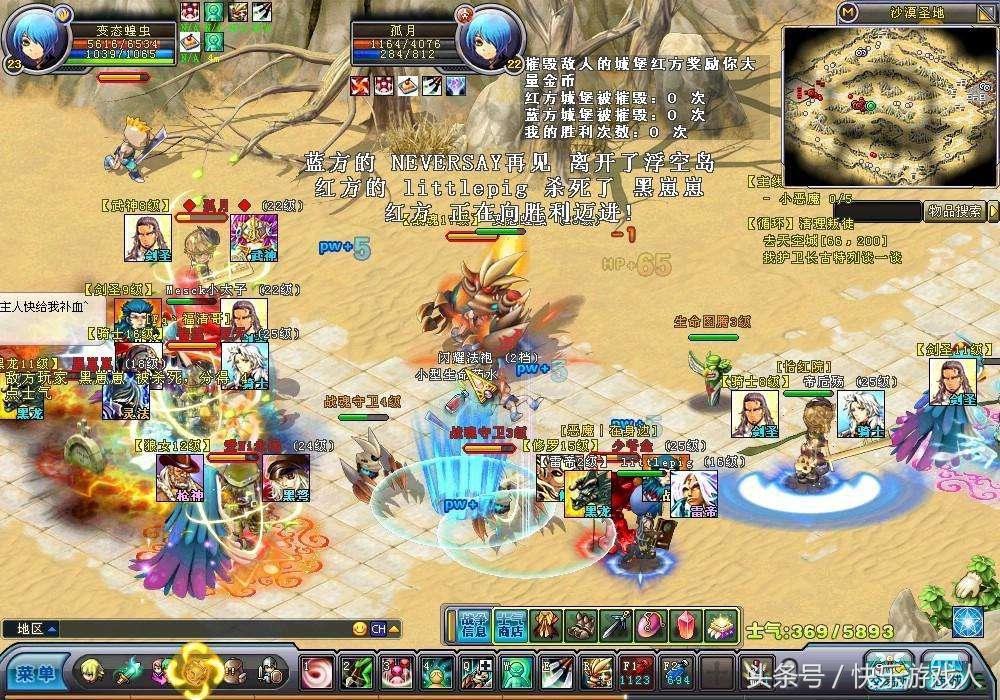Use the blue potion in slot F2

click(675, 672)
